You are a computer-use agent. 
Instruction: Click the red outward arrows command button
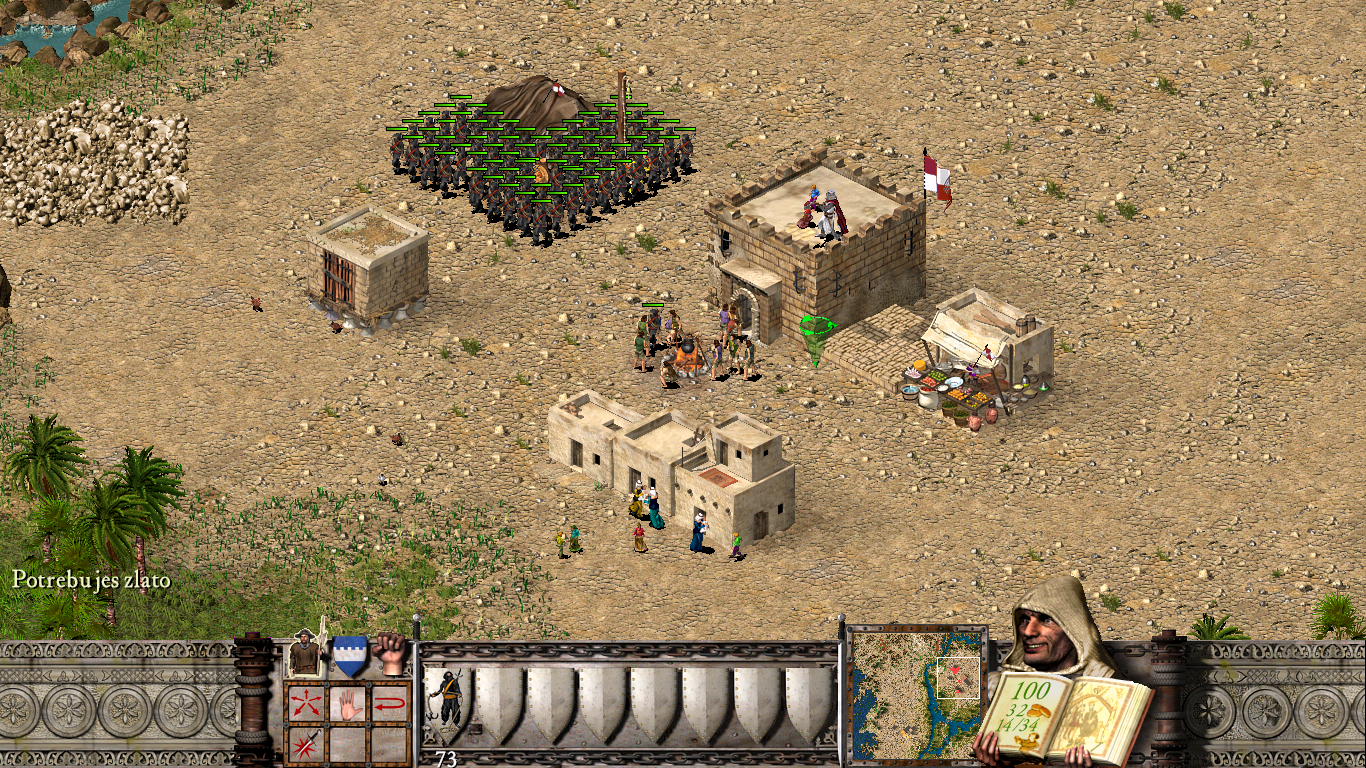click(x=304, y=702)
